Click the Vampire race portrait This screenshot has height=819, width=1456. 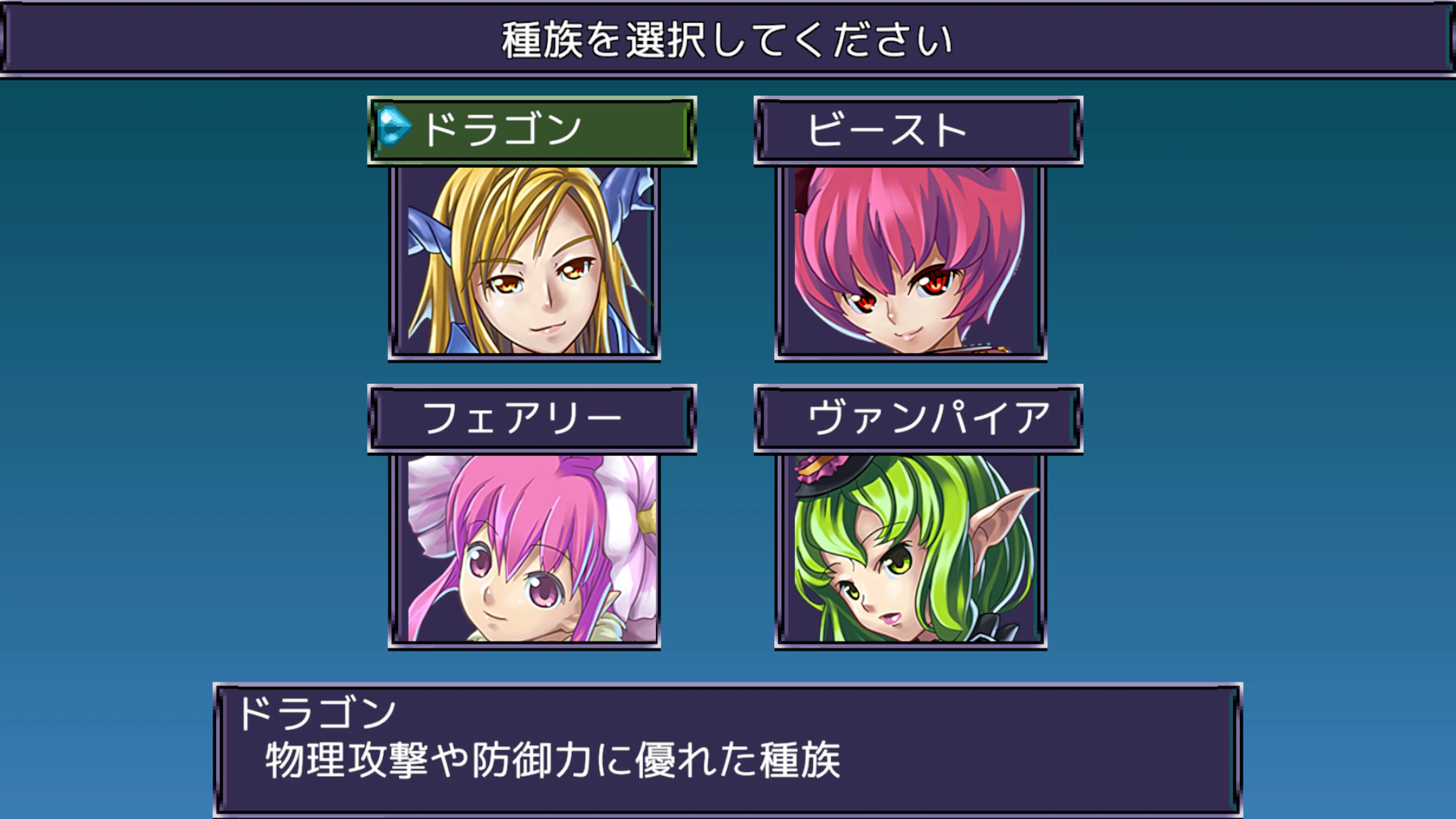pos(910,551)
